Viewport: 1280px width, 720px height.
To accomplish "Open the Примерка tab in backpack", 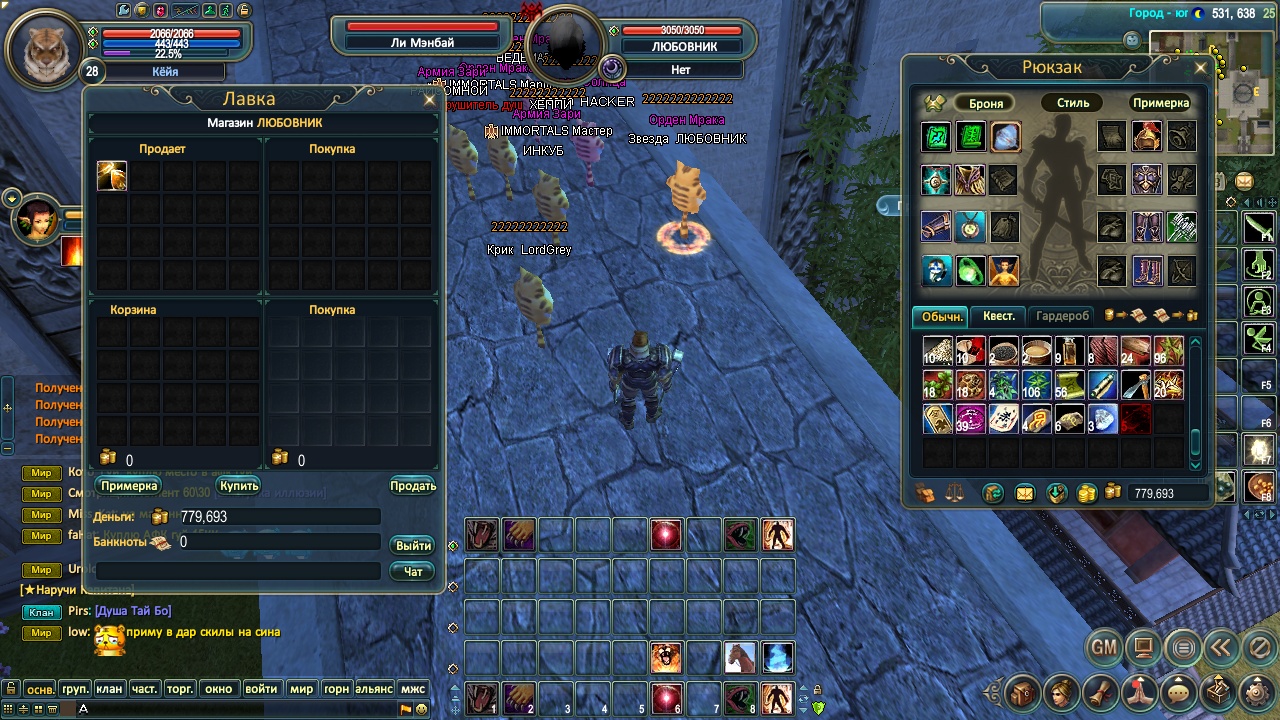I will point(1160,103).
